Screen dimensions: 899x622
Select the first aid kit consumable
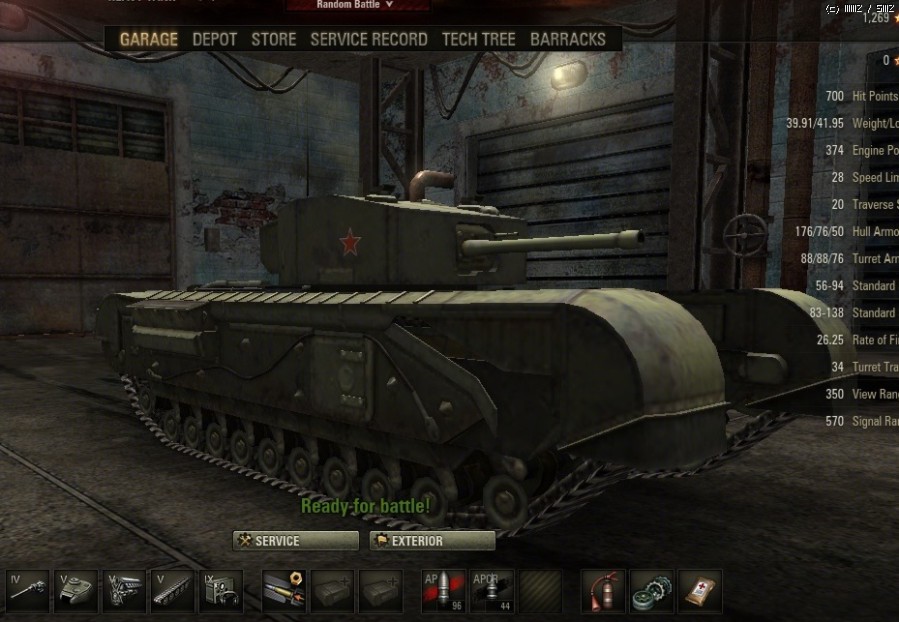(699, 591)
